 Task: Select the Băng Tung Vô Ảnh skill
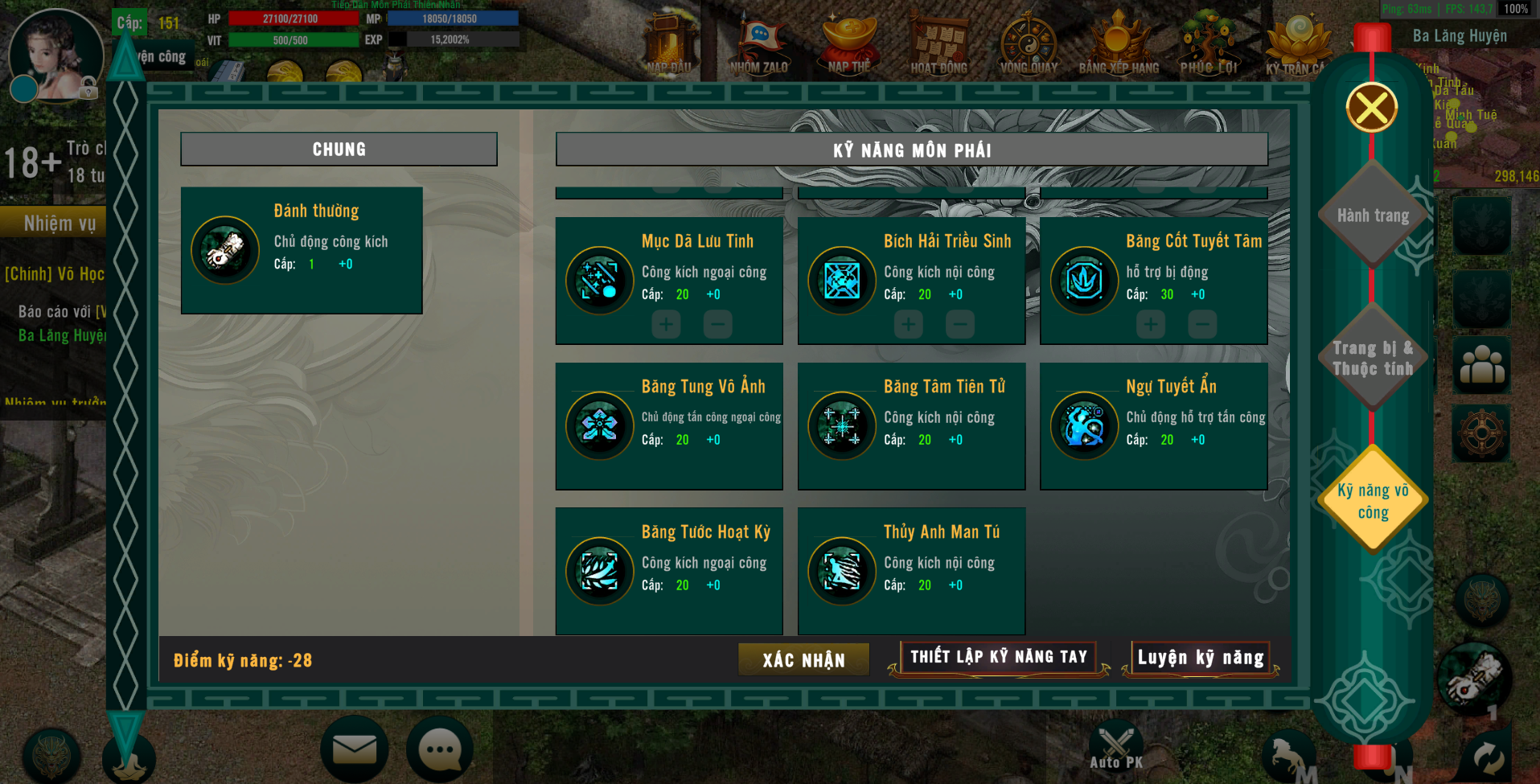(x=600, y=425)
